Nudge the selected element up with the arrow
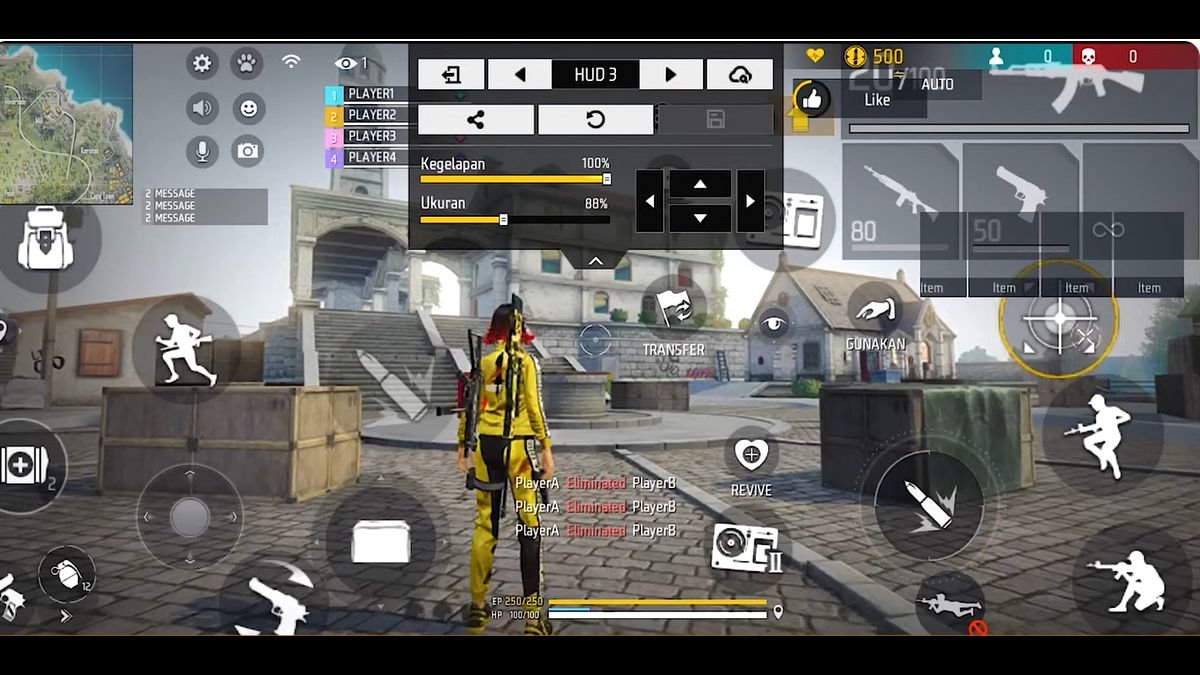Viewport: 1200px width, 675px height. pos(699,184)
